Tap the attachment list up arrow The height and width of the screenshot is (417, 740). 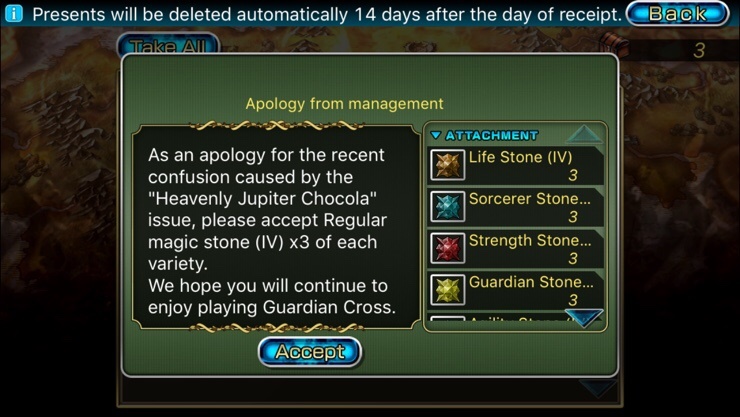pos(584,134)
